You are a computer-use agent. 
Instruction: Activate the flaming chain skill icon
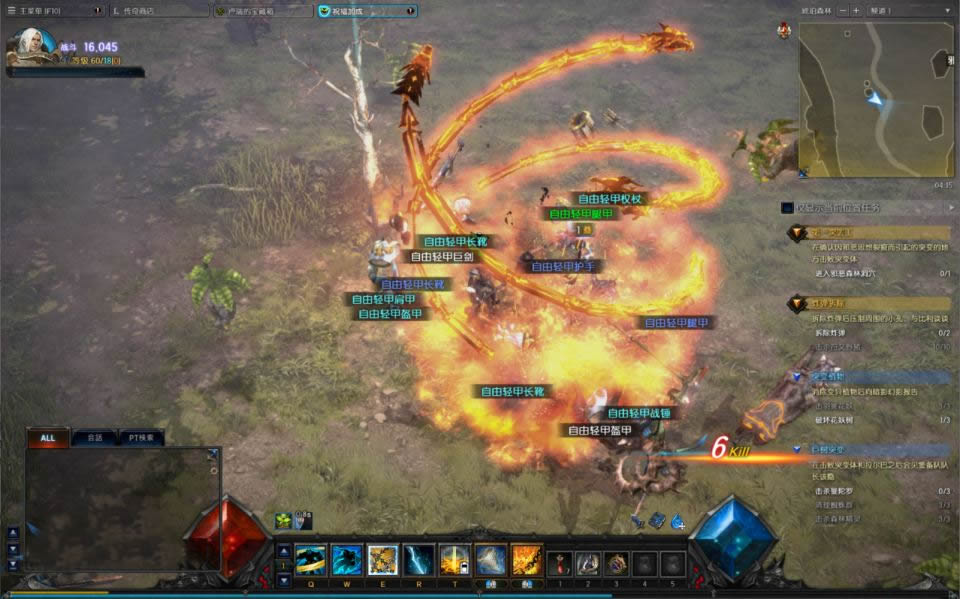526,560
